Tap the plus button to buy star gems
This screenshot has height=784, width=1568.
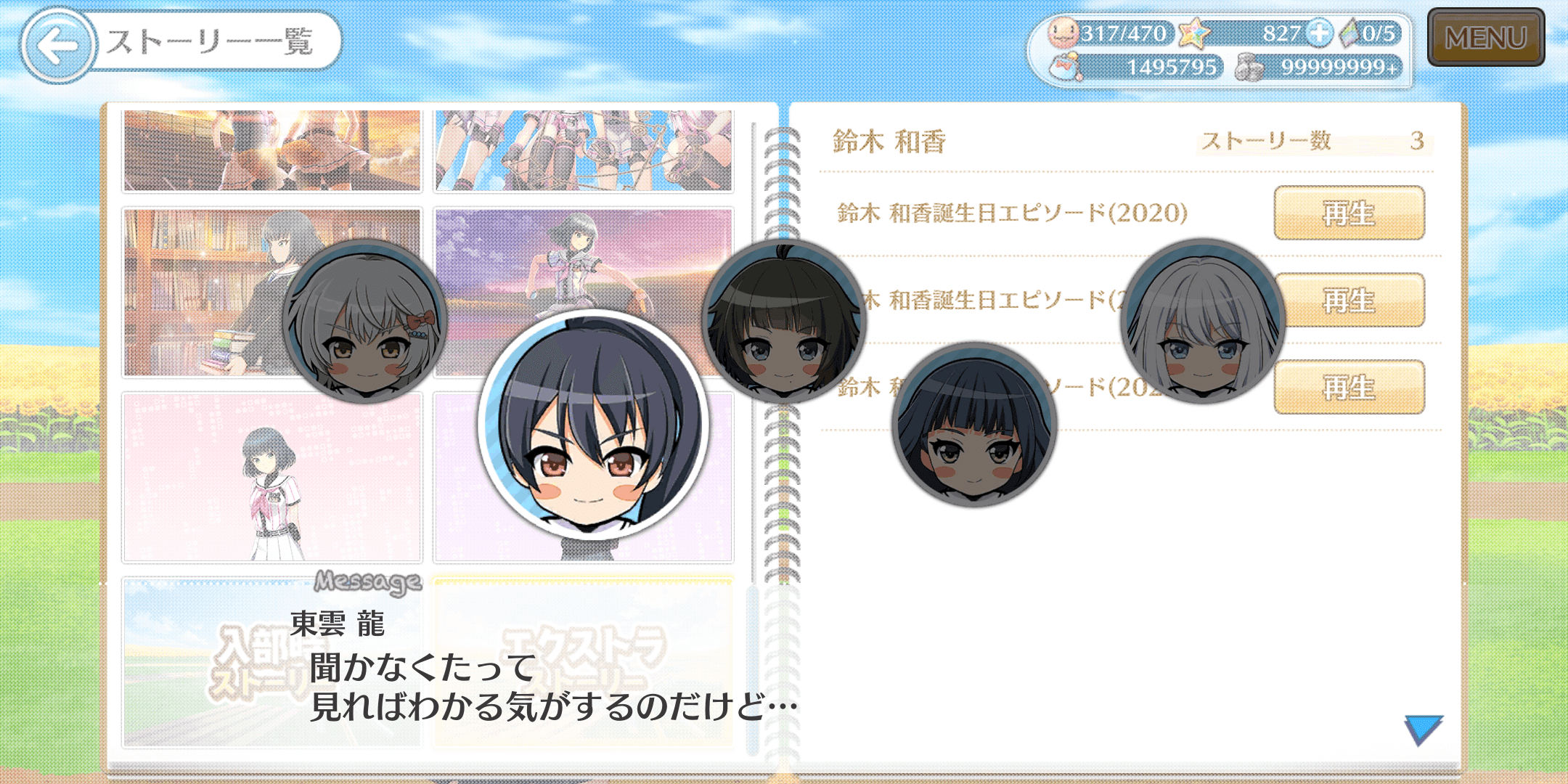[x=1318, y=33]
